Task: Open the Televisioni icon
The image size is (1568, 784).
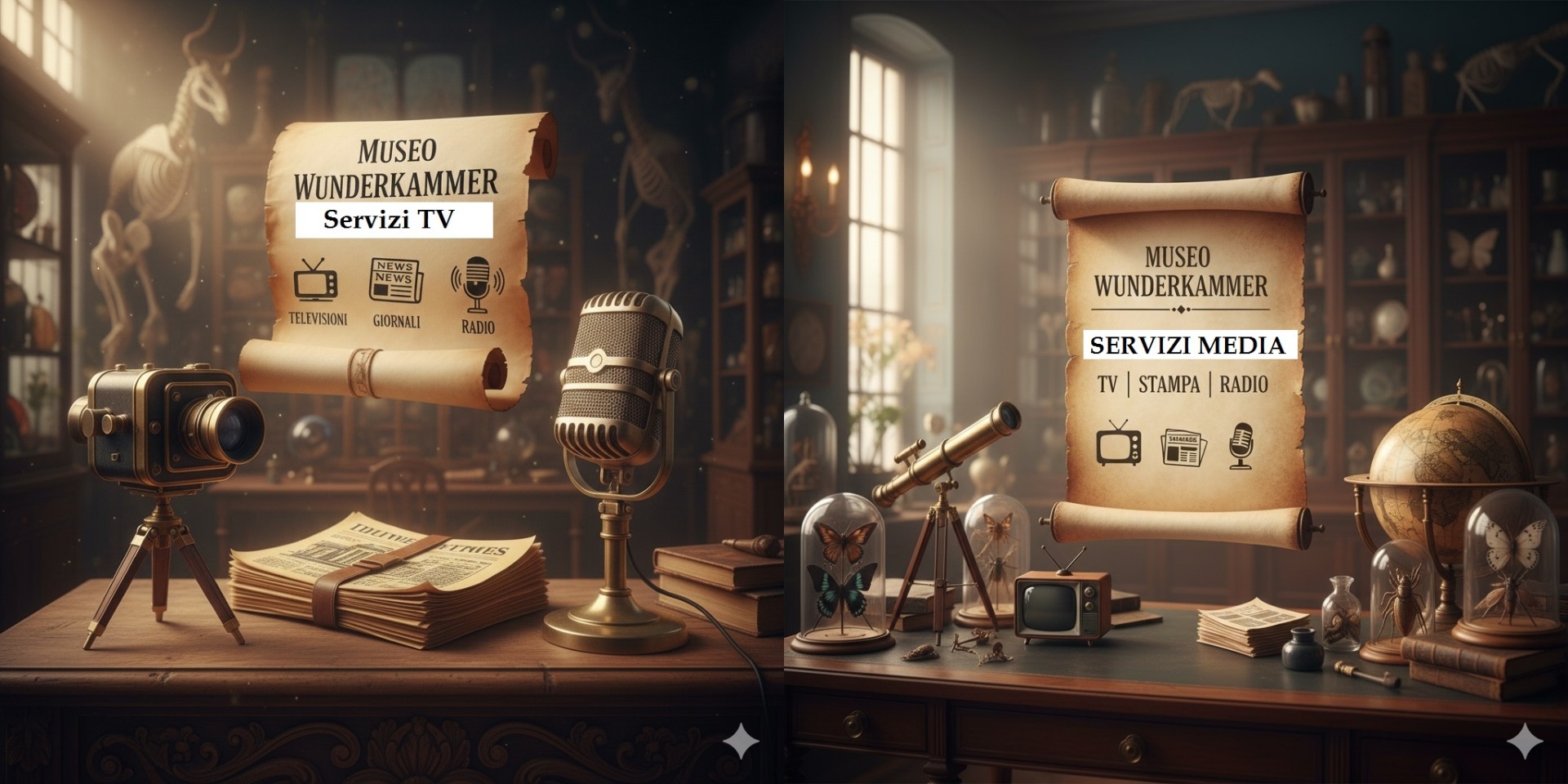Action: tap(315, 281)
